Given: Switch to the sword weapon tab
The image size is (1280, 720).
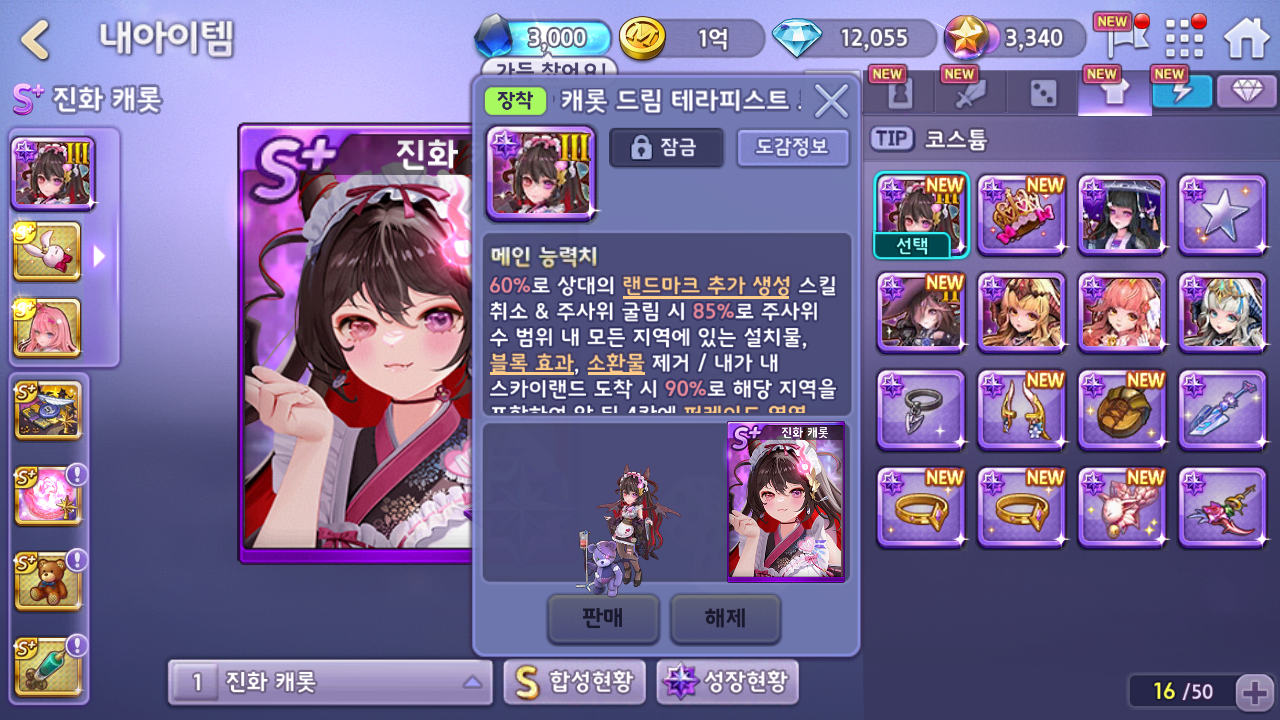Looking at the screenshot, I should pyautogui.click(x=969, y=94).
